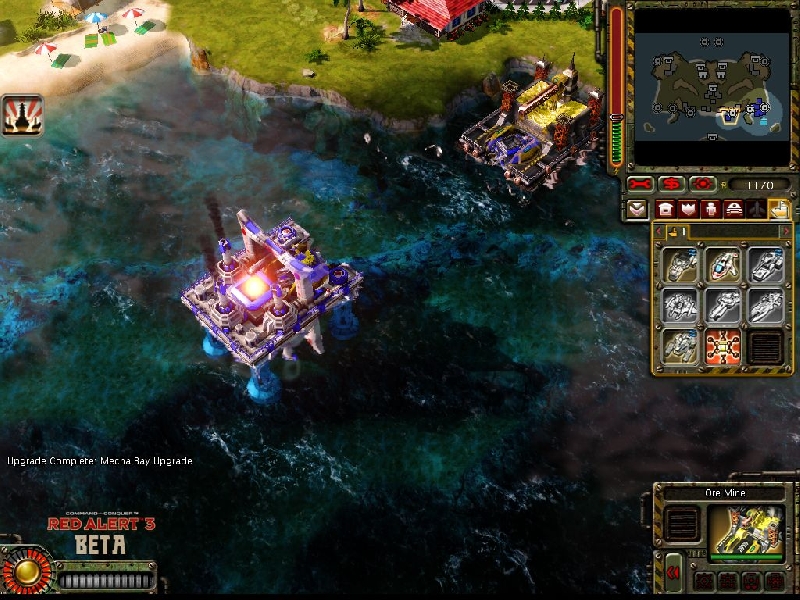The height and width of the screenshot is (600, 800).
Task: Click the chevron dropdown button beside the build tabs
Action: click(638, 210)
